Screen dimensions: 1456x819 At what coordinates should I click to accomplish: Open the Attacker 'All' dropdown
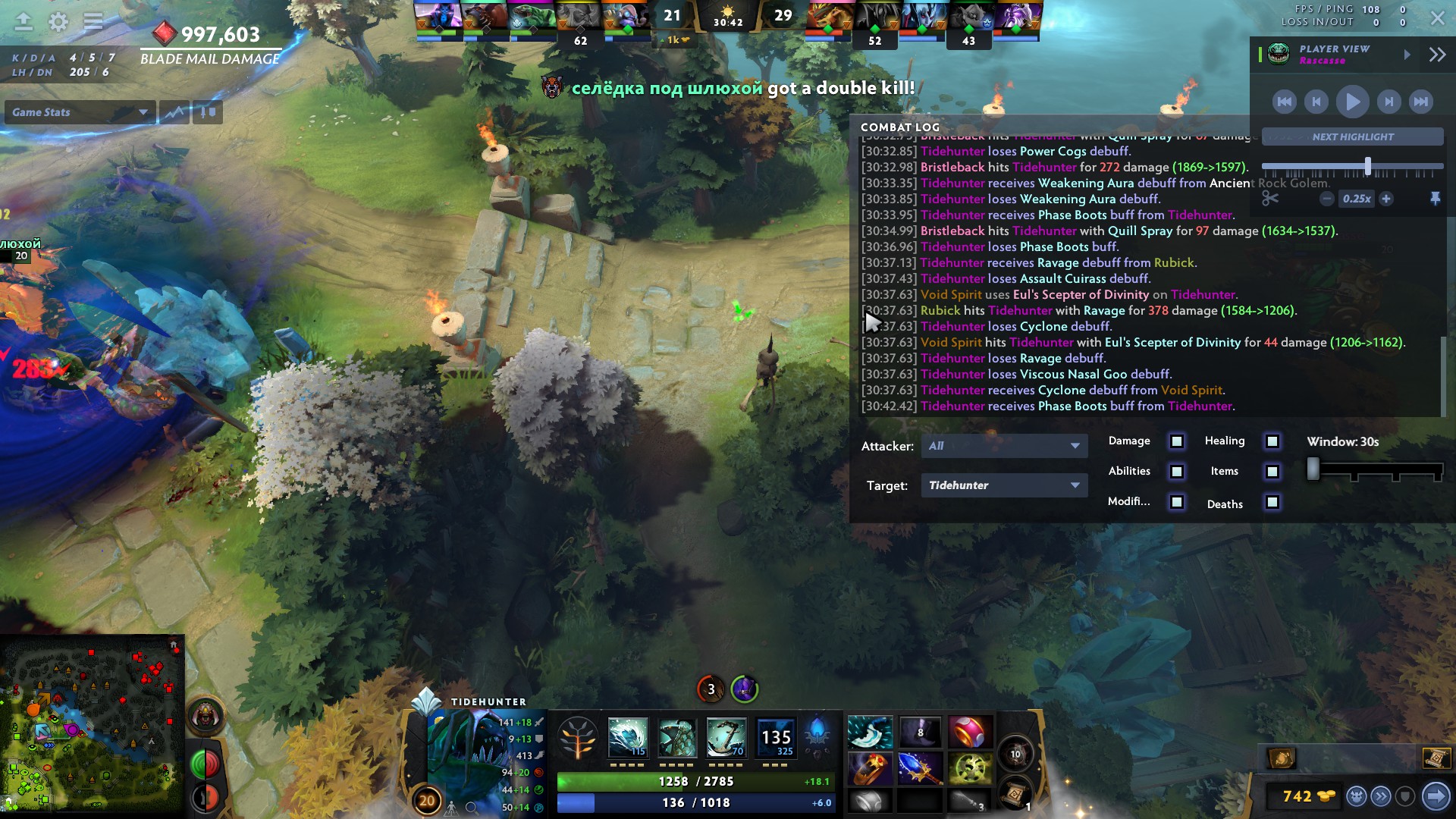[x=1004, y=446]
